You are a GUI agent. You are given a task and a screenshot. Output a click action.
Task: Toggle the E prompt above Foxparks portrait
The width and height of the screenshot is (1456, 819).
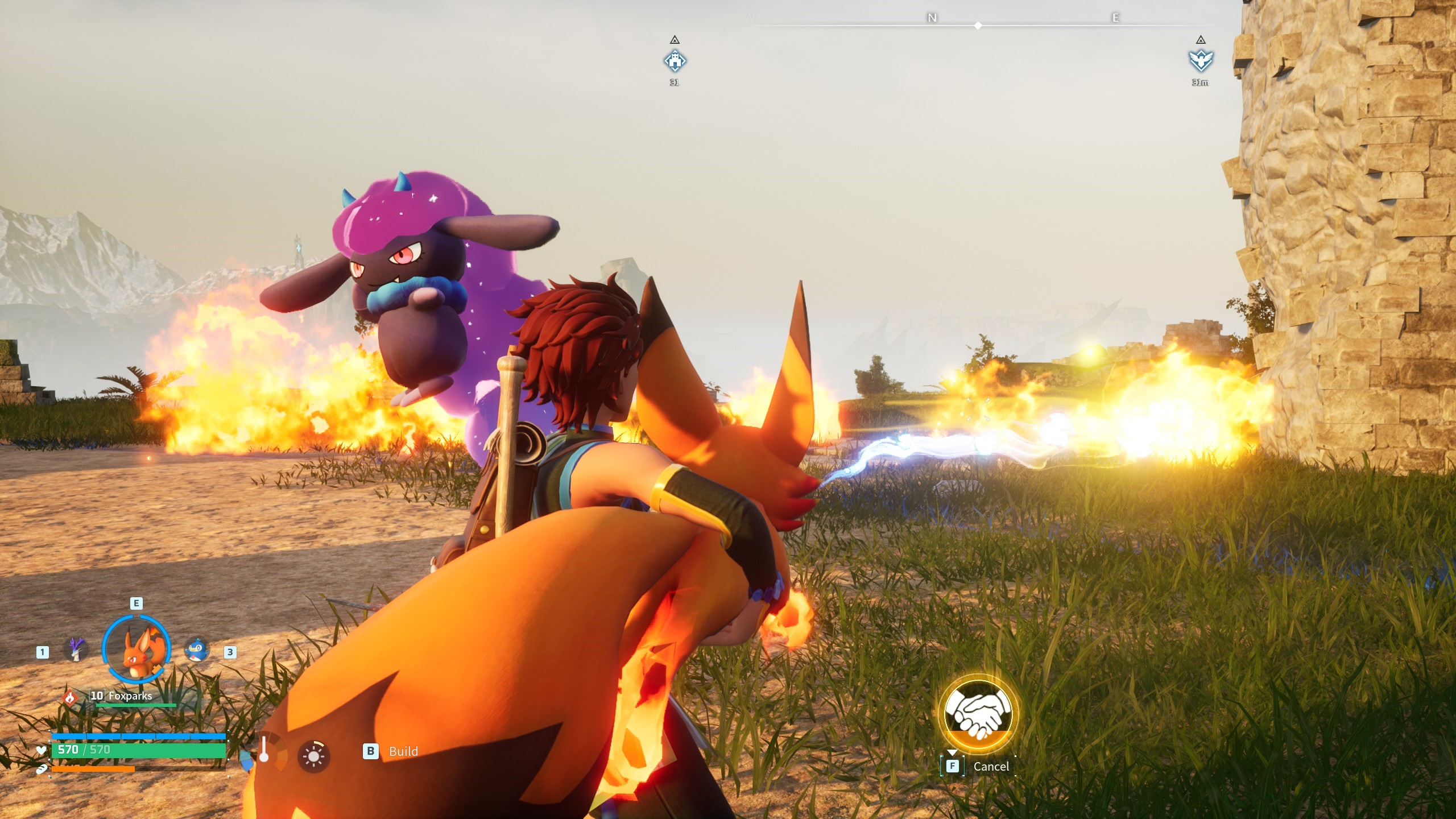(136, 603)
